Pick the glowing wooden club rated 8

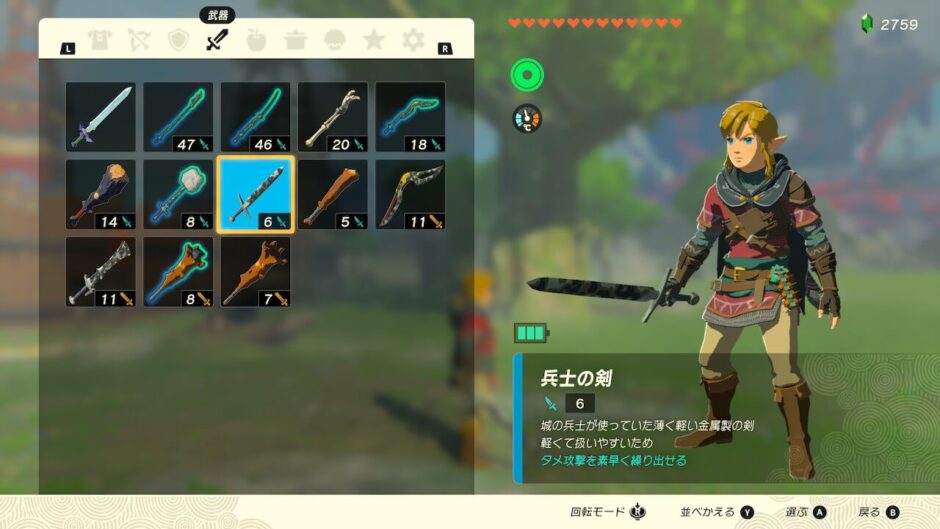click(178, 271)
